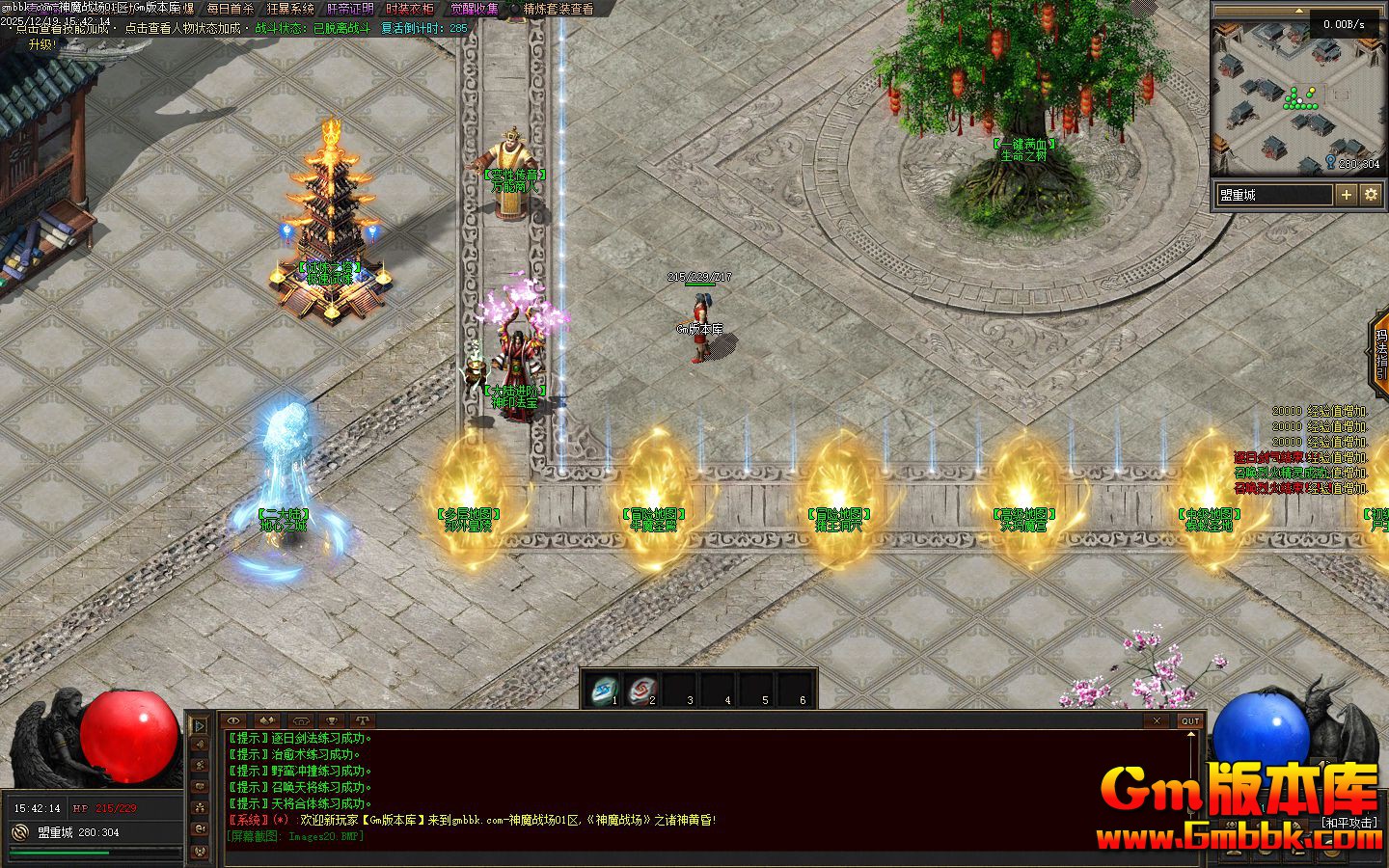Select the 肝帝证明 menu entry
The height and width of the screenshot is (868, 1389).
tap(350, 9)
